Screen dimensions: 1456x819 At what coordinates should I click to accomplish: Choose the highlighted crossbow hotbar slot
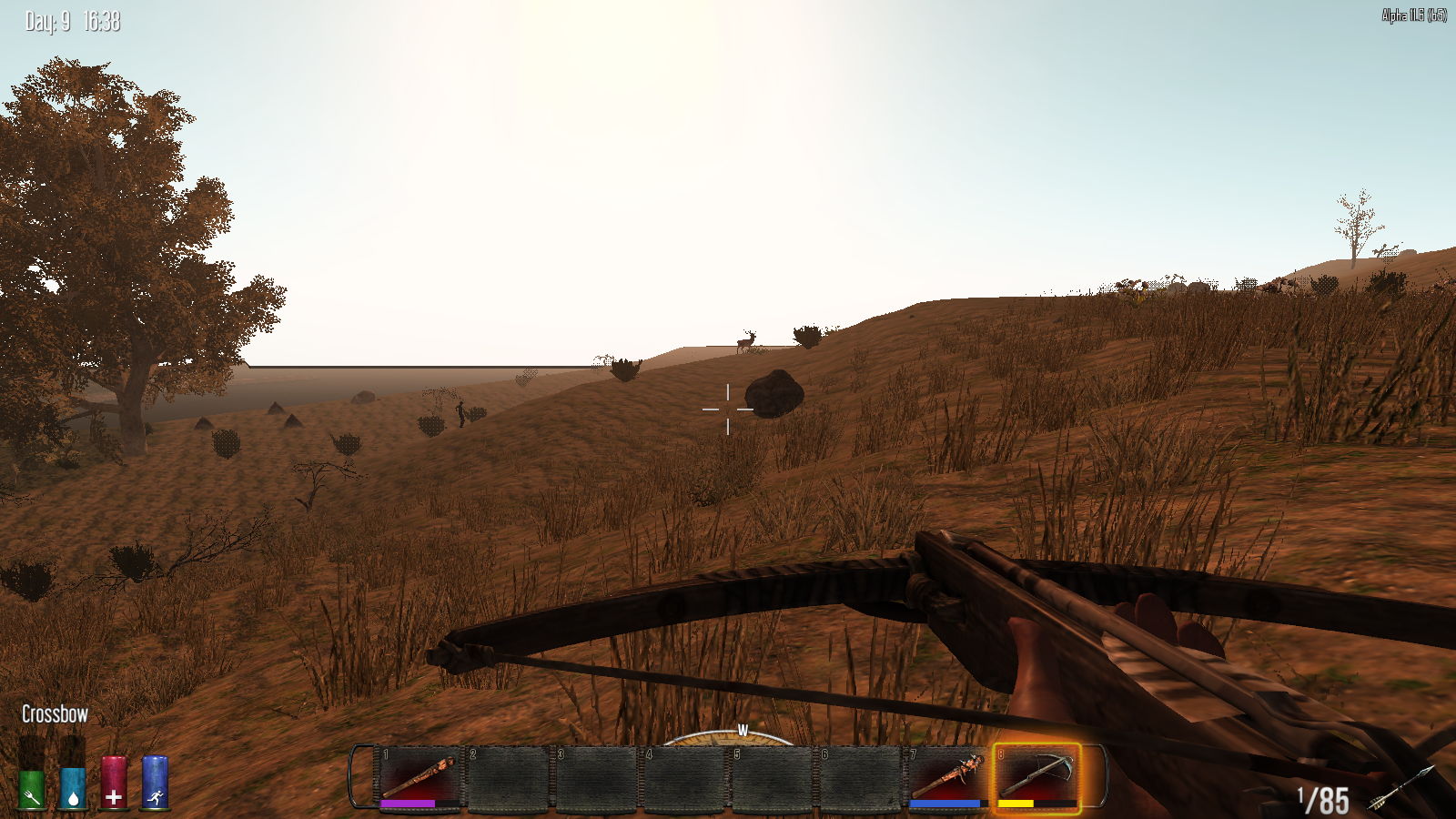pos(1037,776)
